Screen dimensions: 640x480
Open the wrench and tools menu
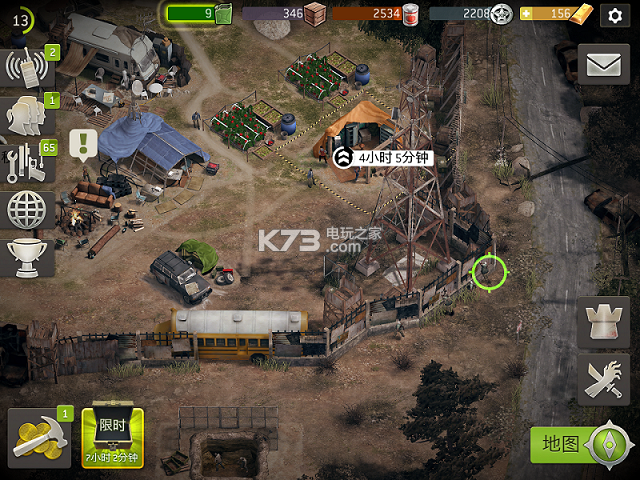(28, 163)
